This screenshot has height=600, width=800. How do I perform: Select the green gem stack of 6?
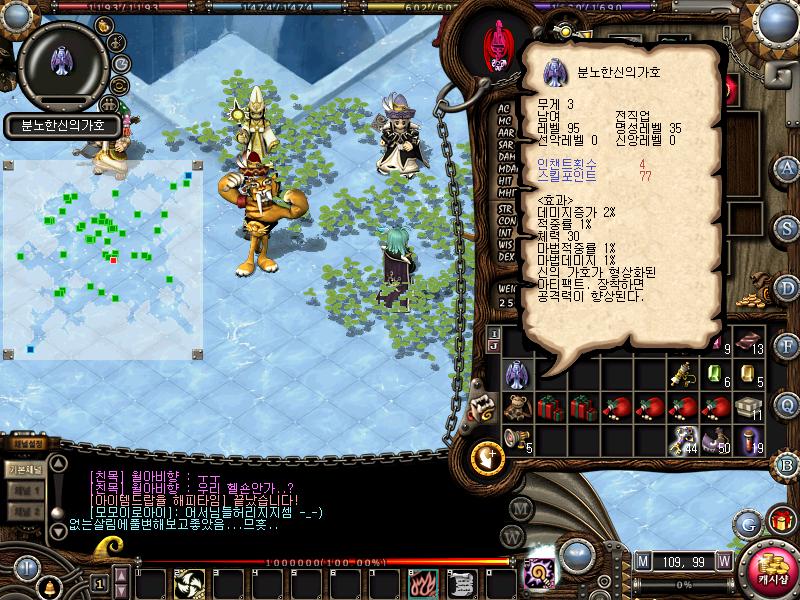[716, 374]
